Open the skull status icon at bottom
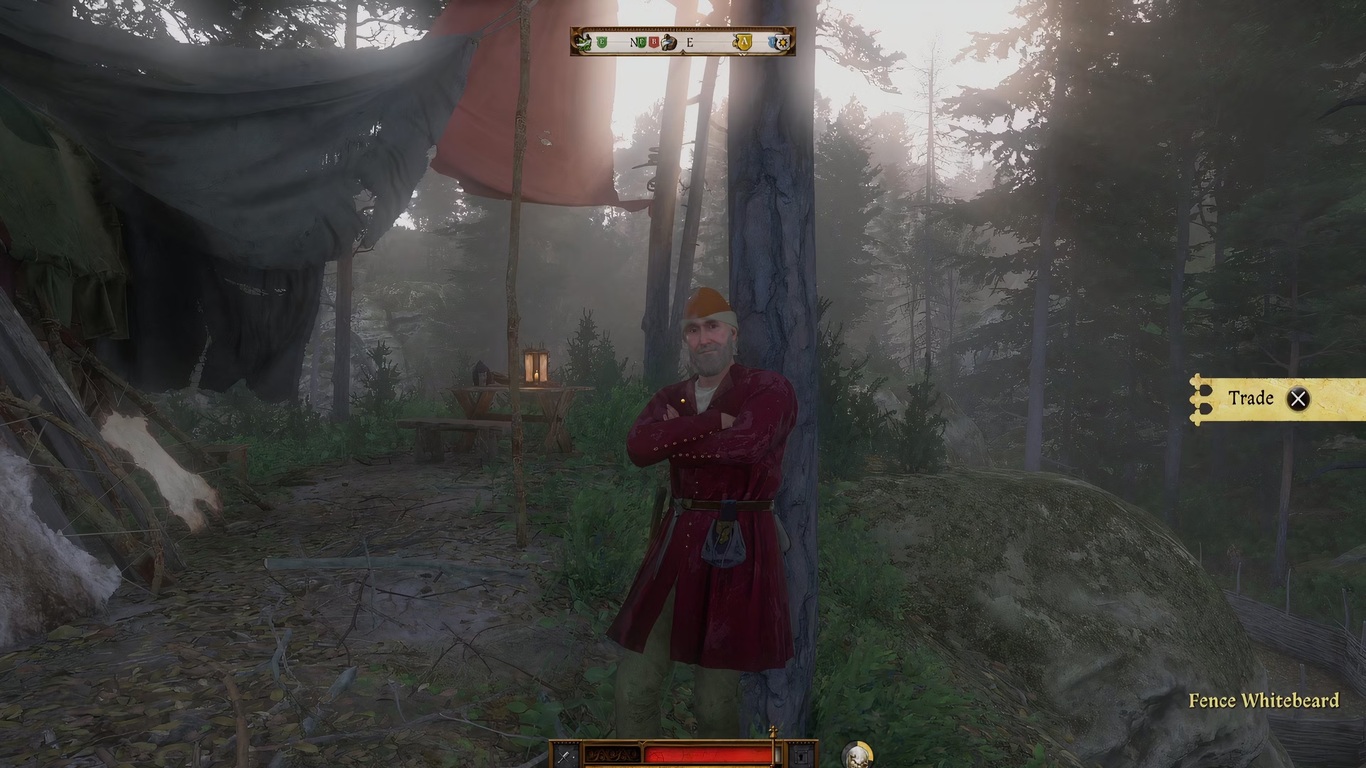Viewport: 1366px width, 768px height. 857,756
